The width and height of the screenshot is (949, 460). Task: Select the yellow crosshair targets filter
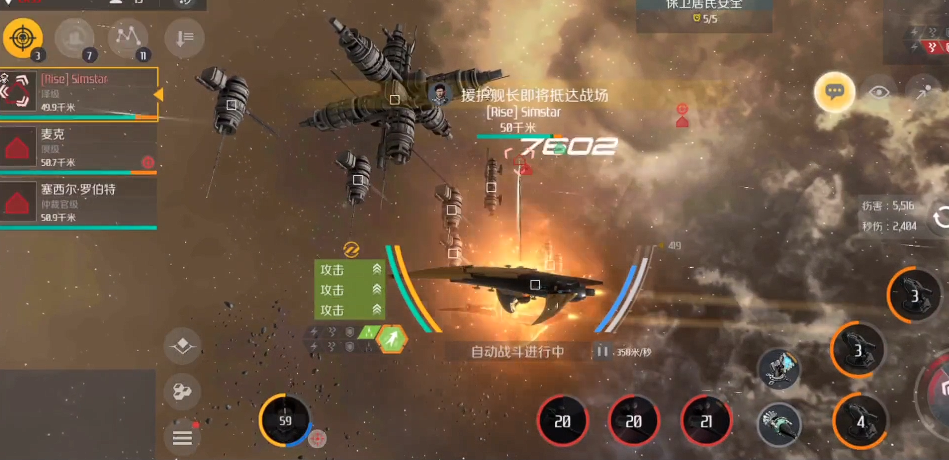click(x=21, y=39)
